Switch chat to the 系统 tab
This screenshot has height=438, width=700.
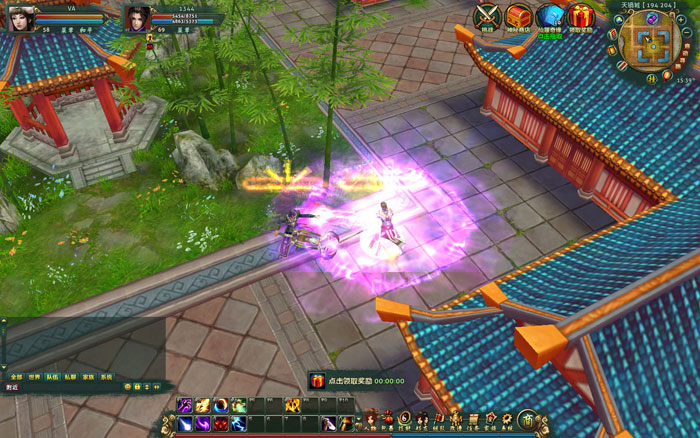(106, 377)
